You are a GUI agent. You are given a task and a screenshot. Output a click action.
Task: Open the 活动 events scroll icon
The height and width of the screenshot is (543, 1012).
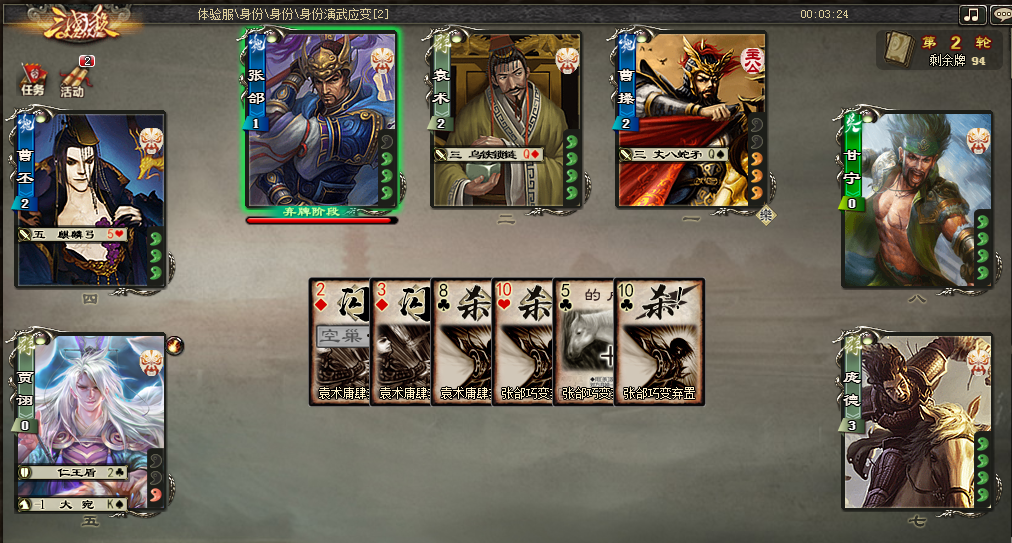(73, 78)
